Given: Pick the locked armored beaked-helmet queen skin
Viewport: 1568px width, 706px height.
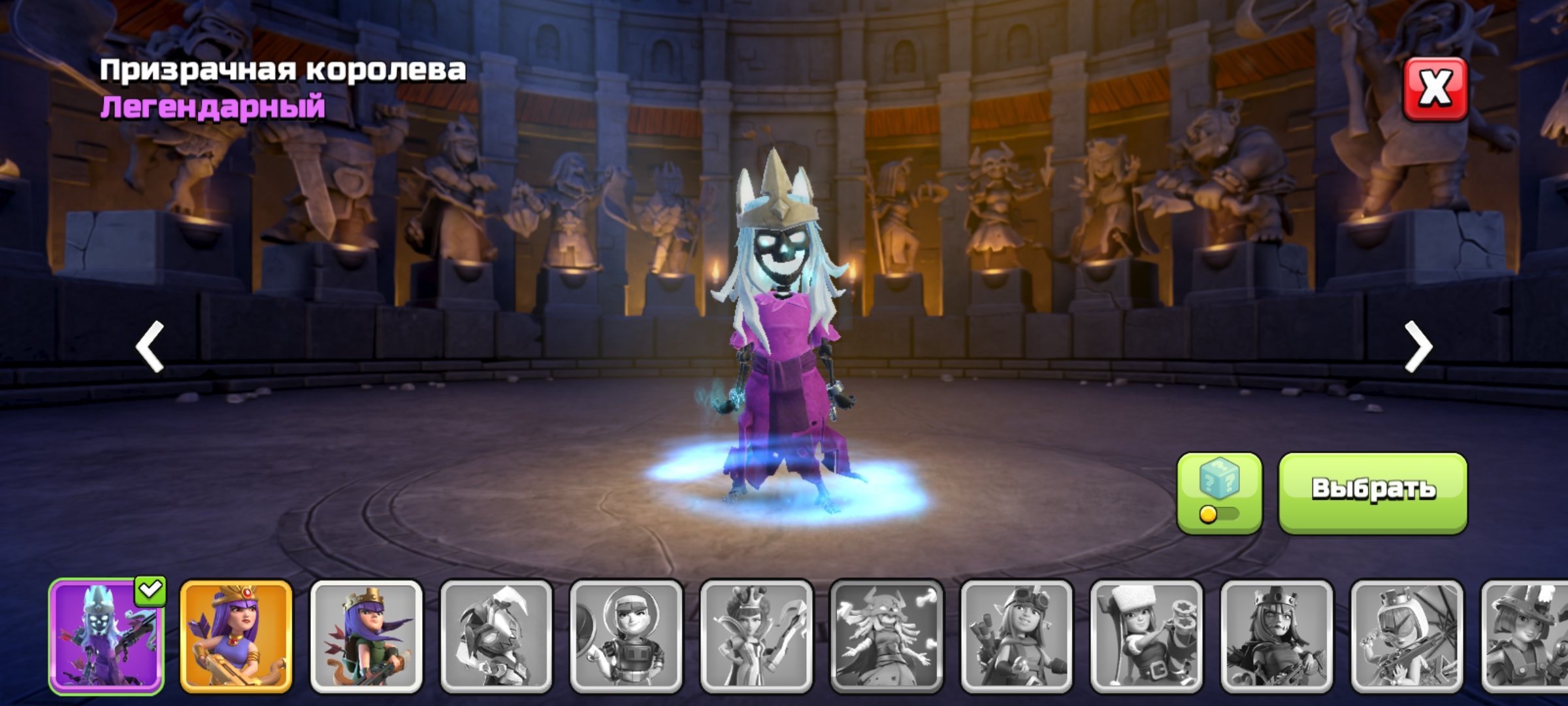Looking at the screenshot, I should point(496,637).
